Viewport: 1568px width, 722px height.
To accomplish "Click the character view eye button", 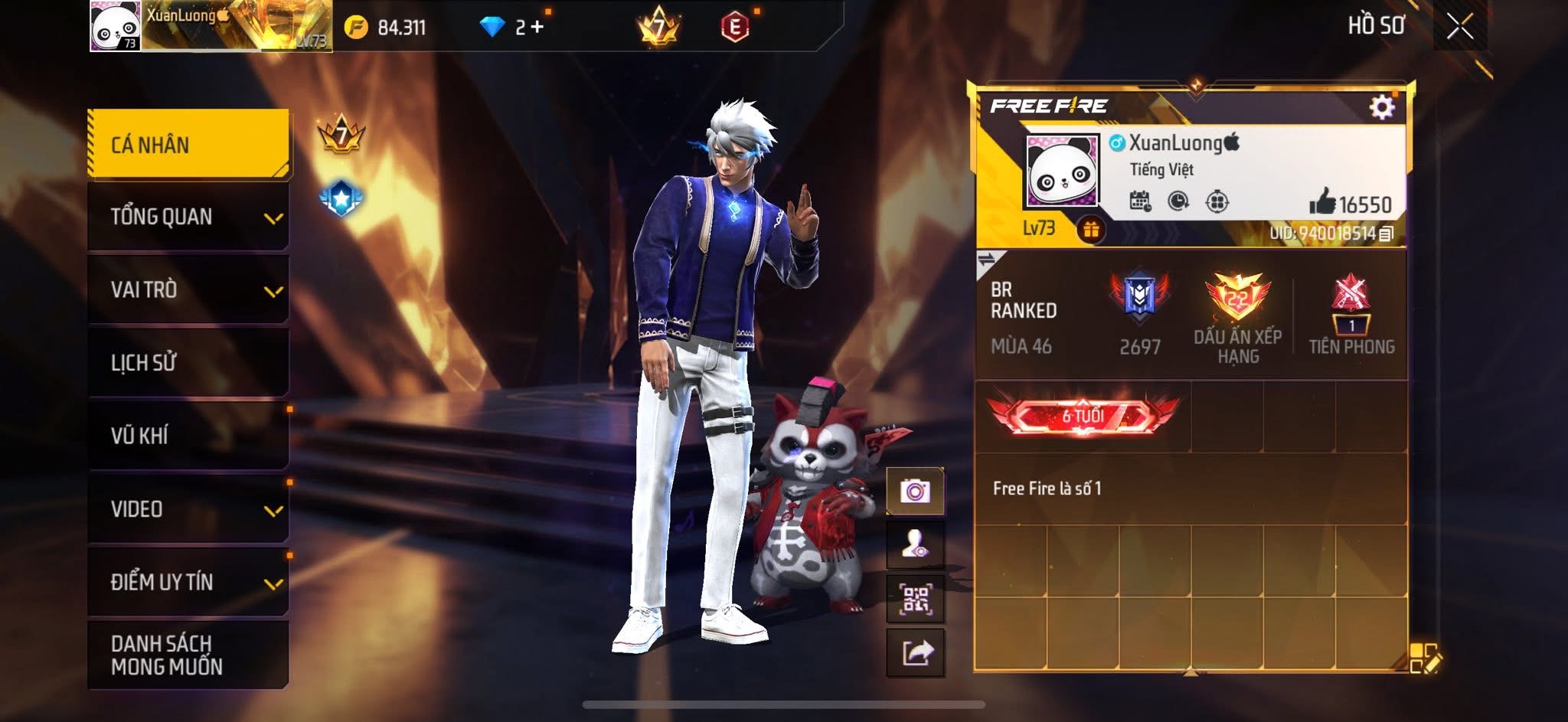I will click(x=915, y=545).
